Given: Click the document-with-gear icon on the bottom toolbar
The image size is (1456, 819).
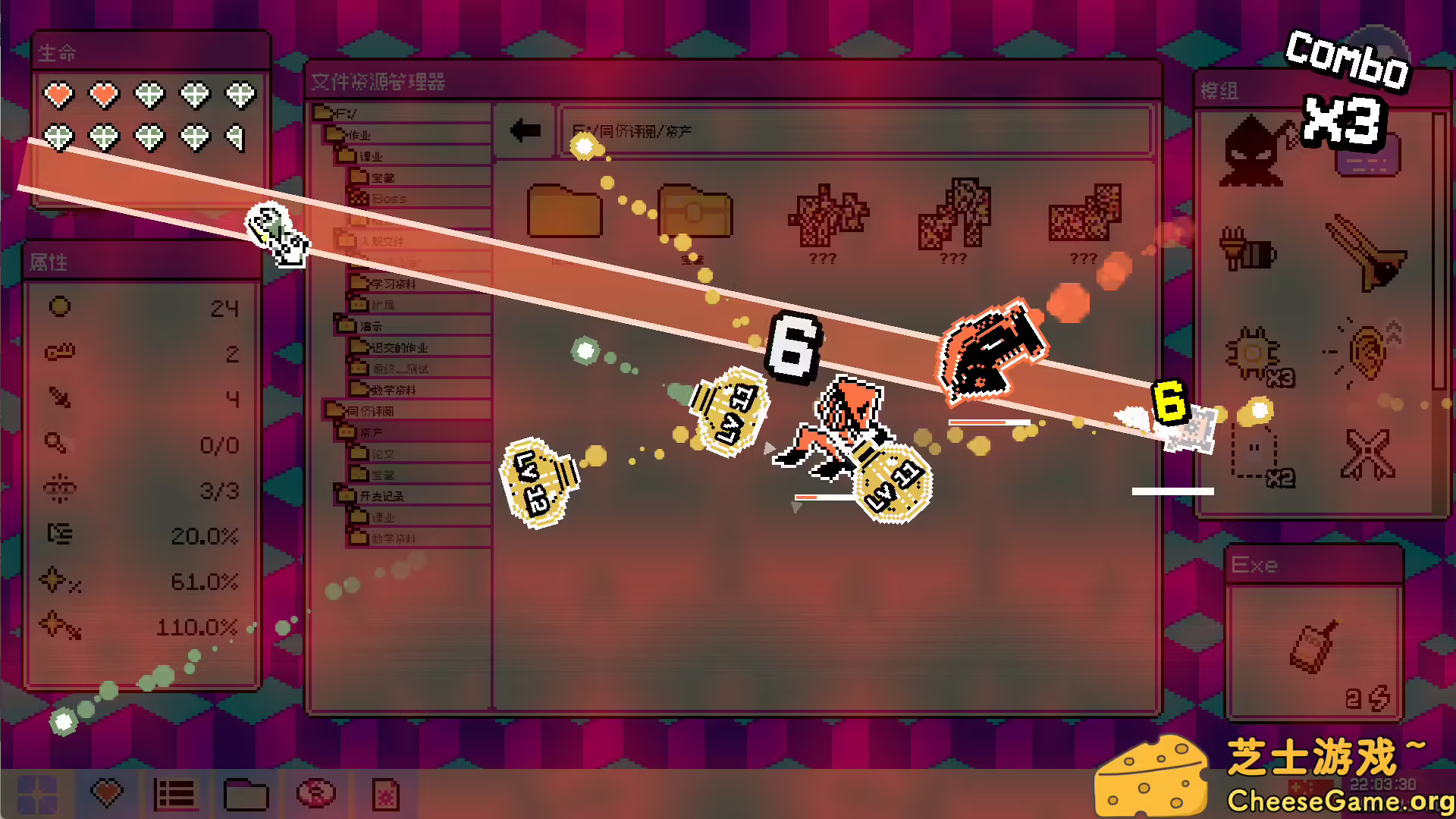Looking at the screenshot, I should tap(387, 795).
